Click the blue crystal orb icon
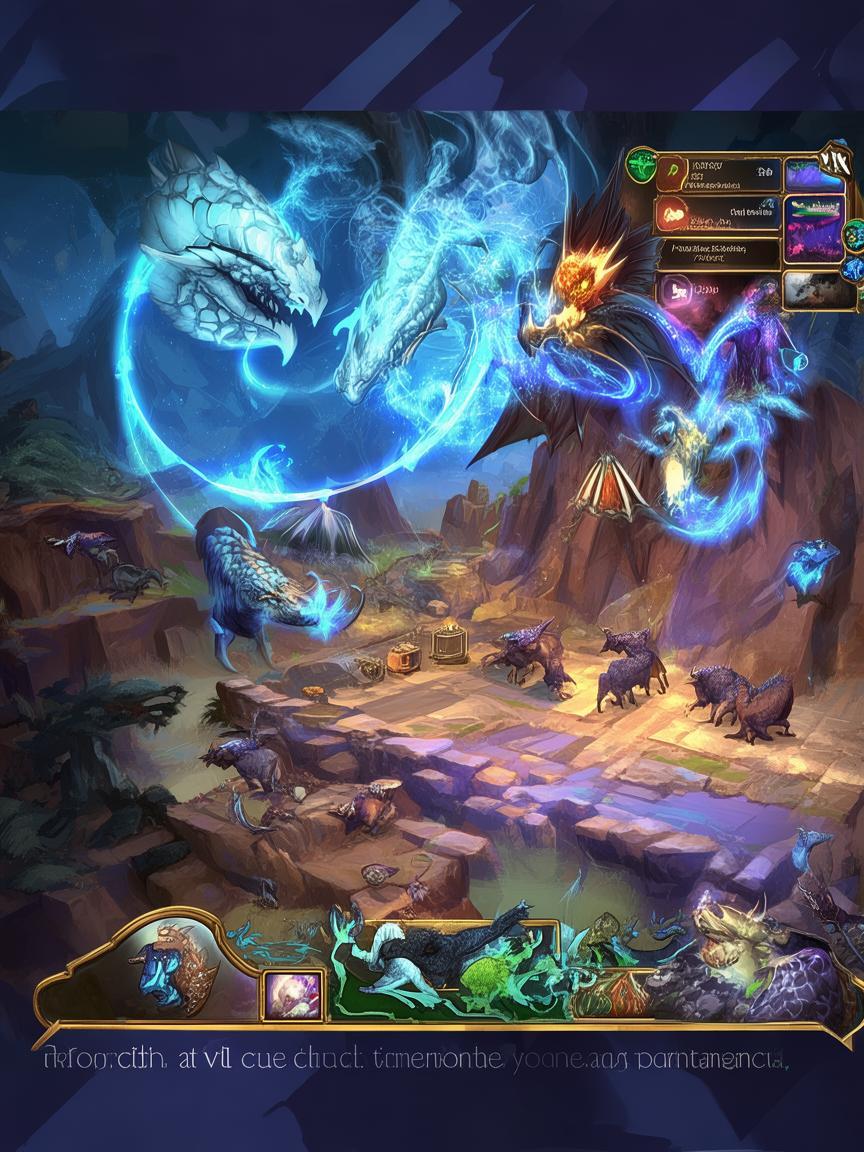This screenshot has width=864, height=1152. (x=852, y=269)
